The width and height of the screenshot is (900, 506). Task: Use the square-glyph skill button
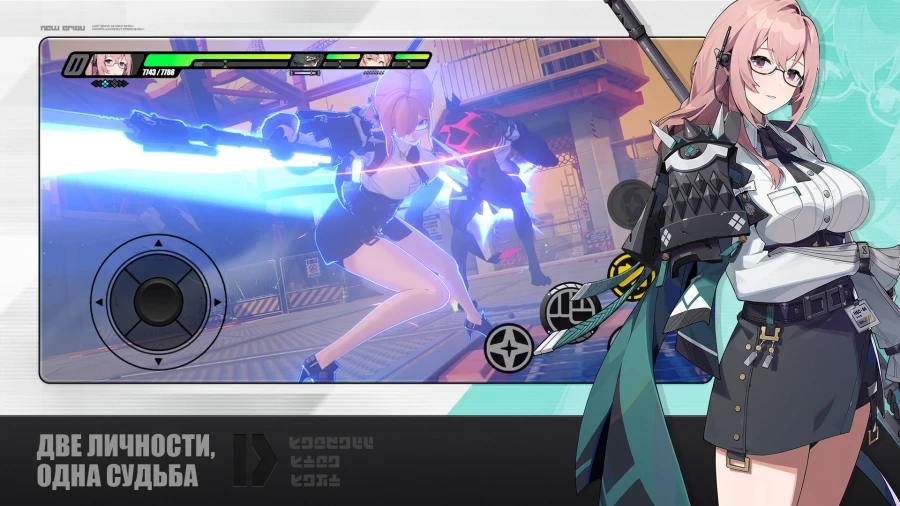tap(568, 307)
